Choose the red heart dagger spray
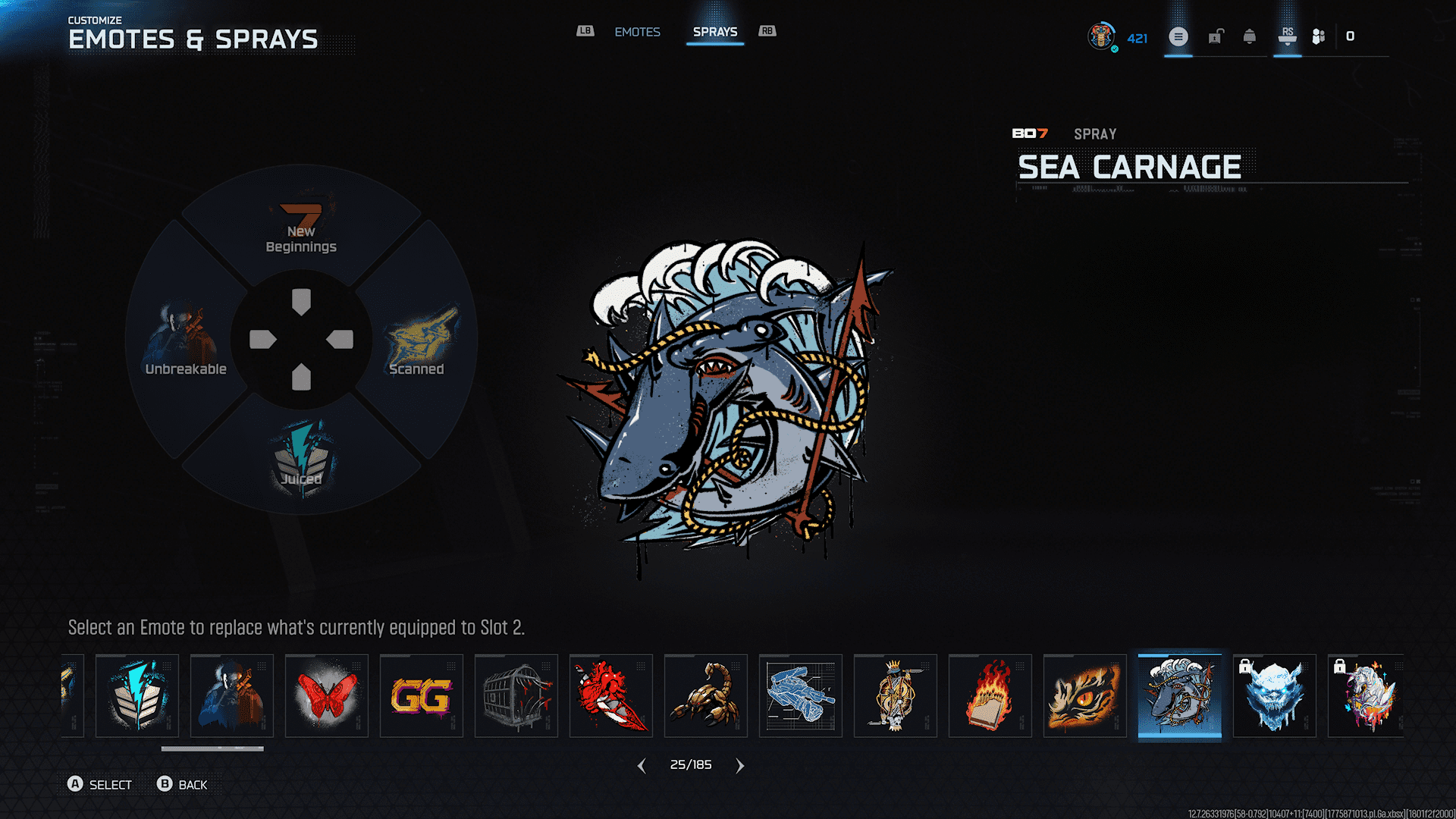The image size is (1456, 819). pyautogui.click(x=611, y=695)
